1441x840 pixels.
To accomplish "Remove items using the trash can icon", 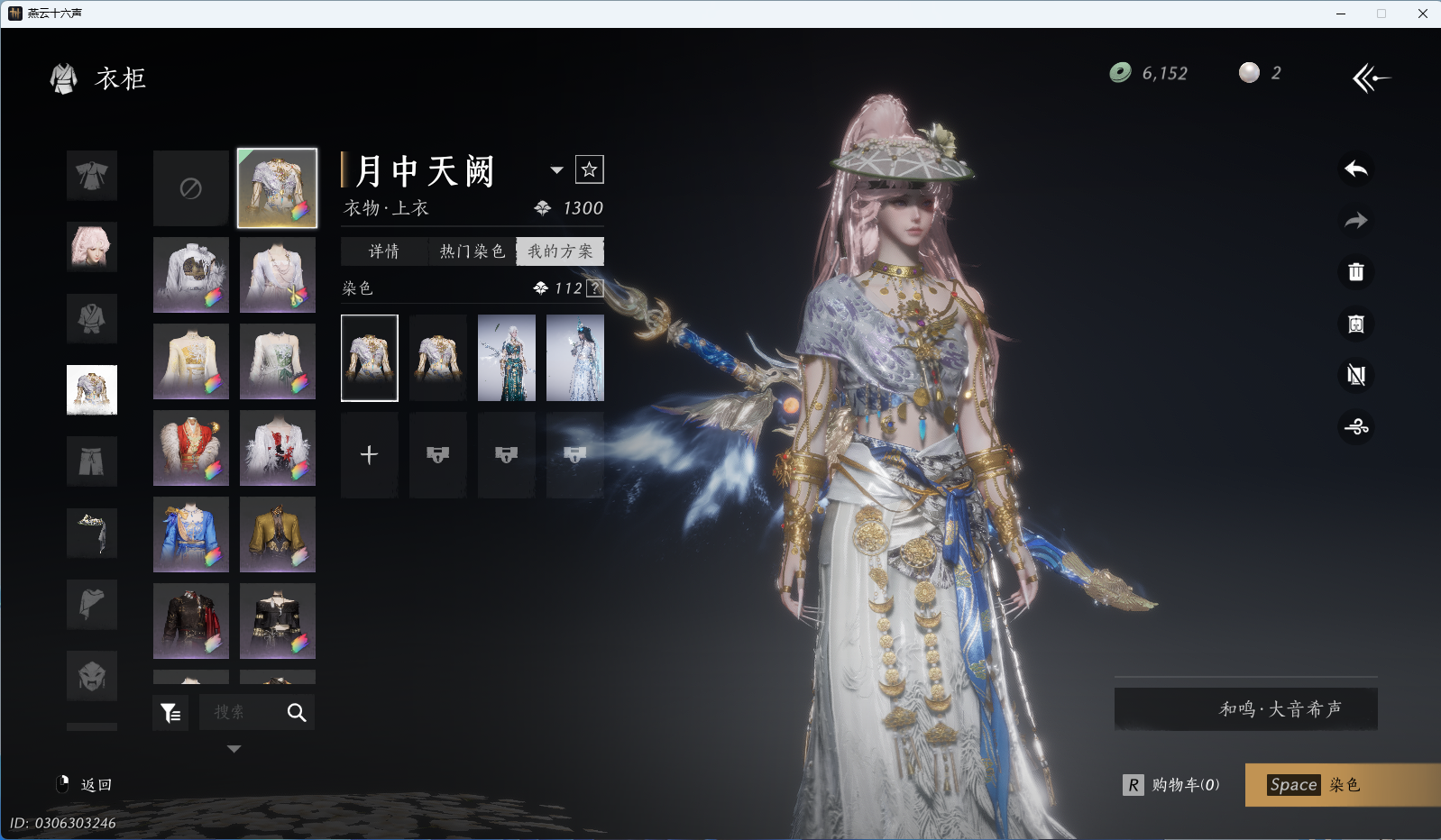I will 1355,272.
